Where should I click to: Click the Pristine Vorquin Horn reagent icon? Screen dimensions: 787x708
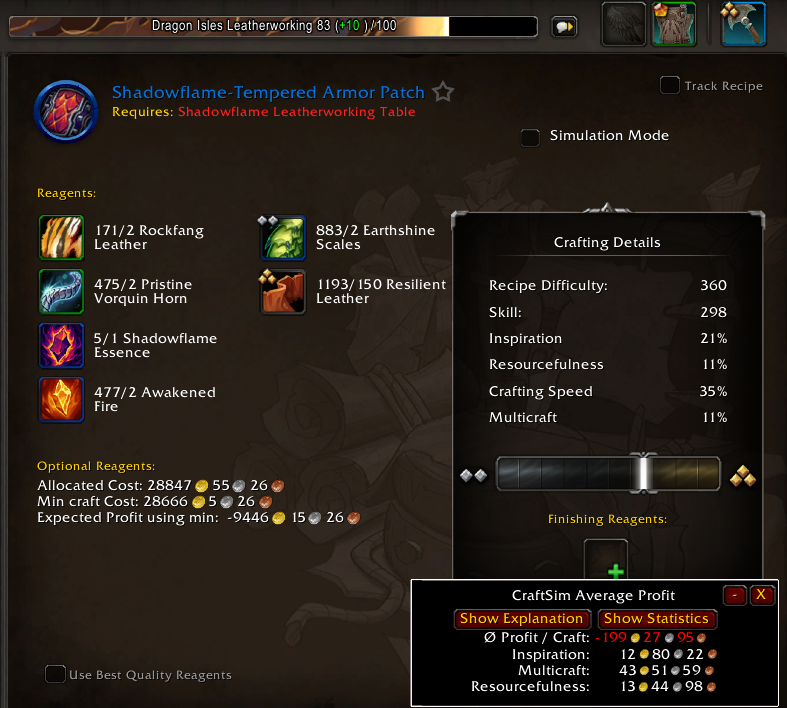point(61,291)
